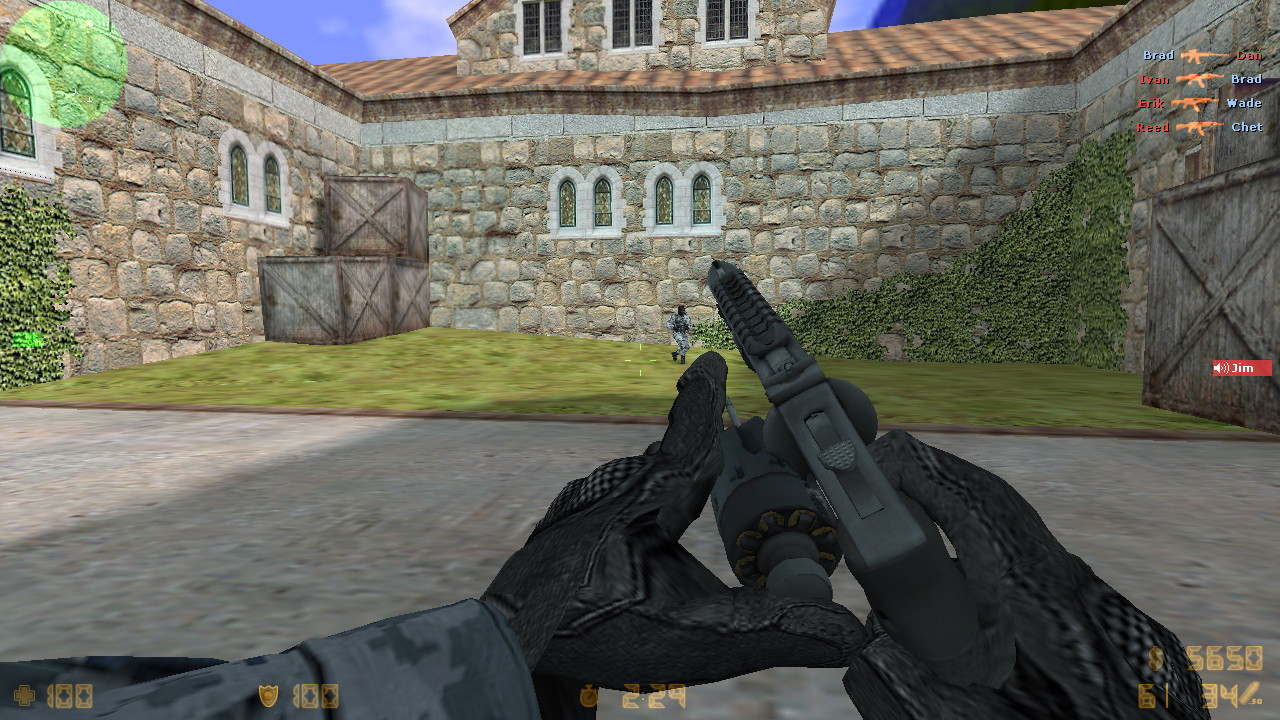Click the enemy player near the far wall
1280x720 pixels.
(x=678, y=332)
